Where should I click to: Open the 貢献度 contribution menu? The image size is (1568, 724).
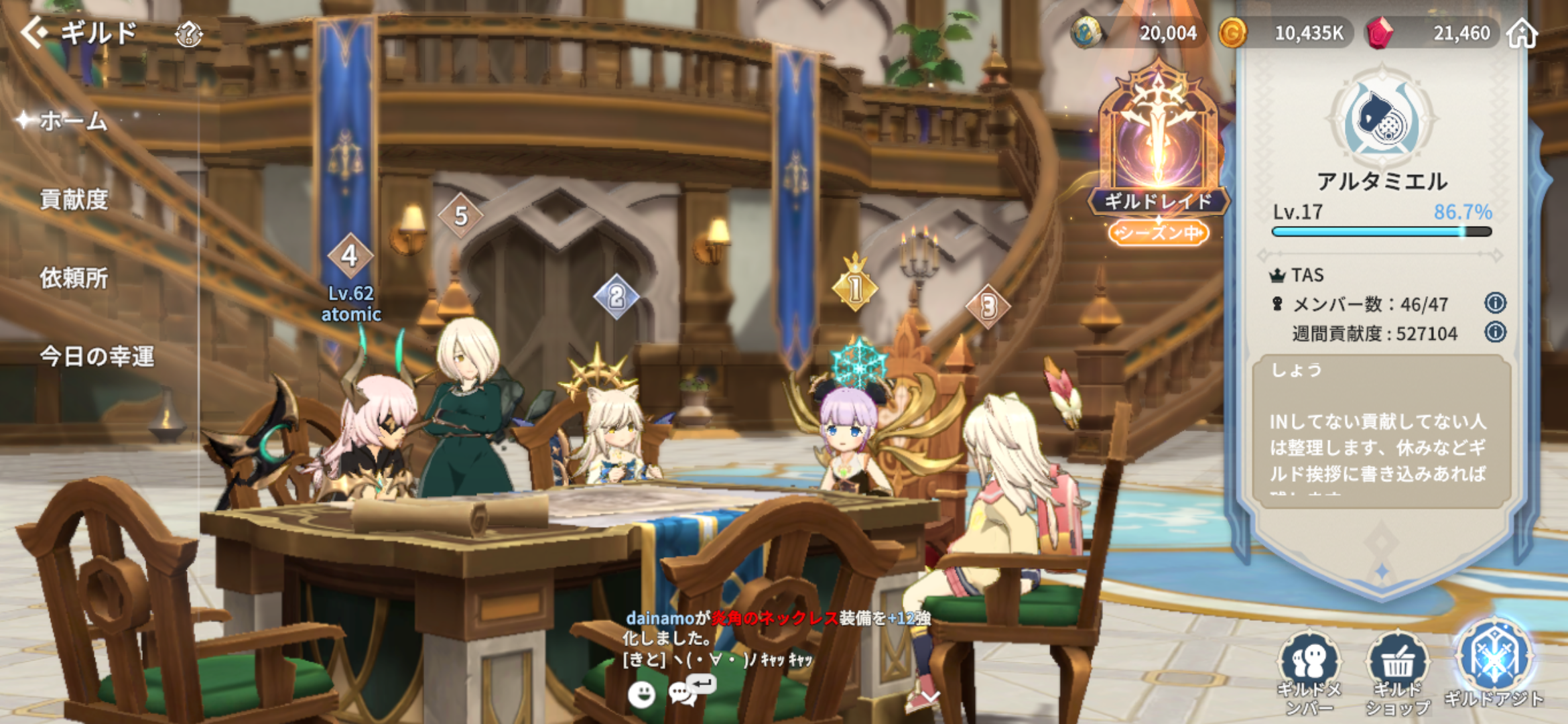74,200
